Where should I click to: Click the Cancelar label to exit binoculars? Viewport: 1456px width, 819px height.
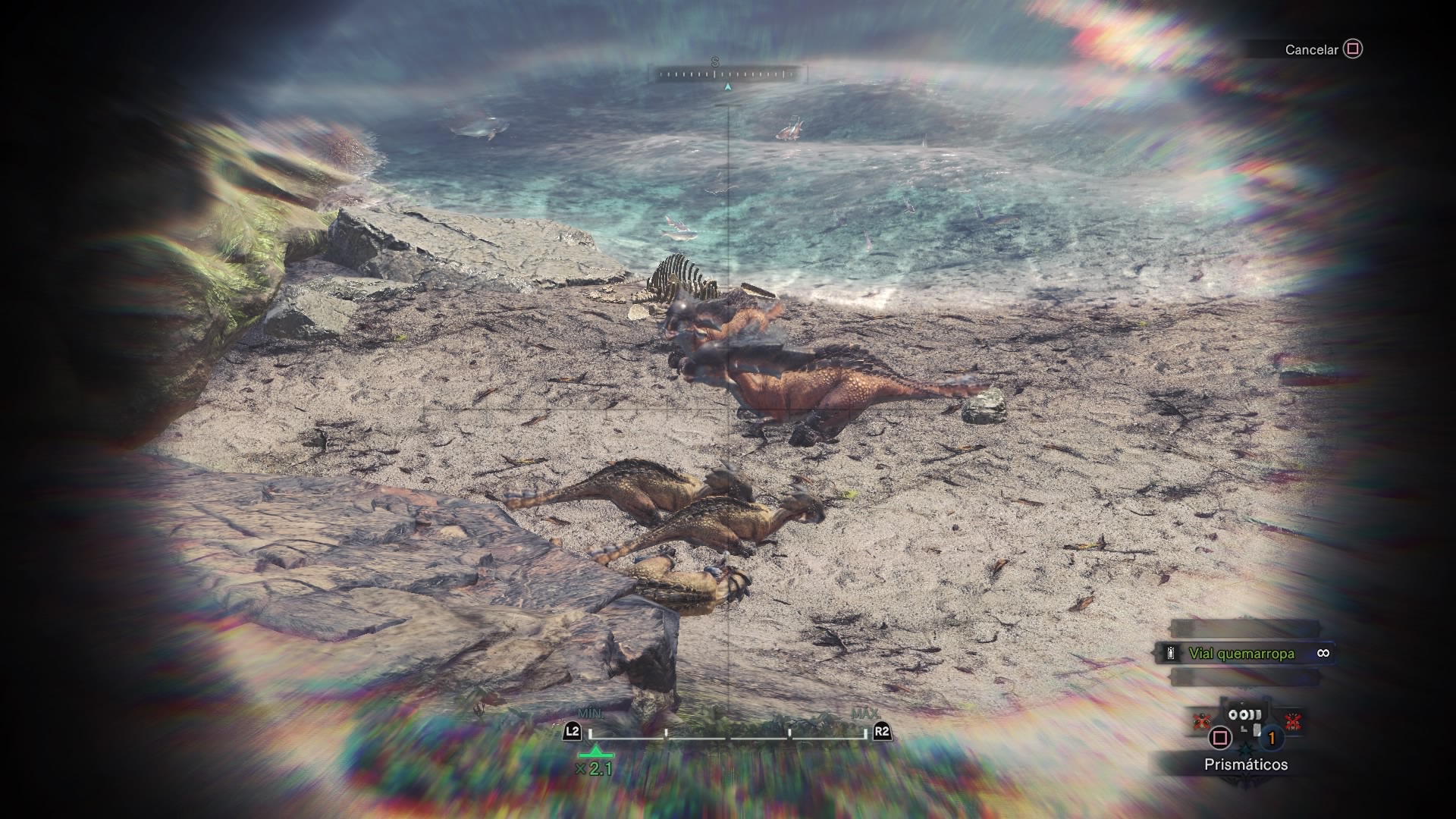[1311, 50]
